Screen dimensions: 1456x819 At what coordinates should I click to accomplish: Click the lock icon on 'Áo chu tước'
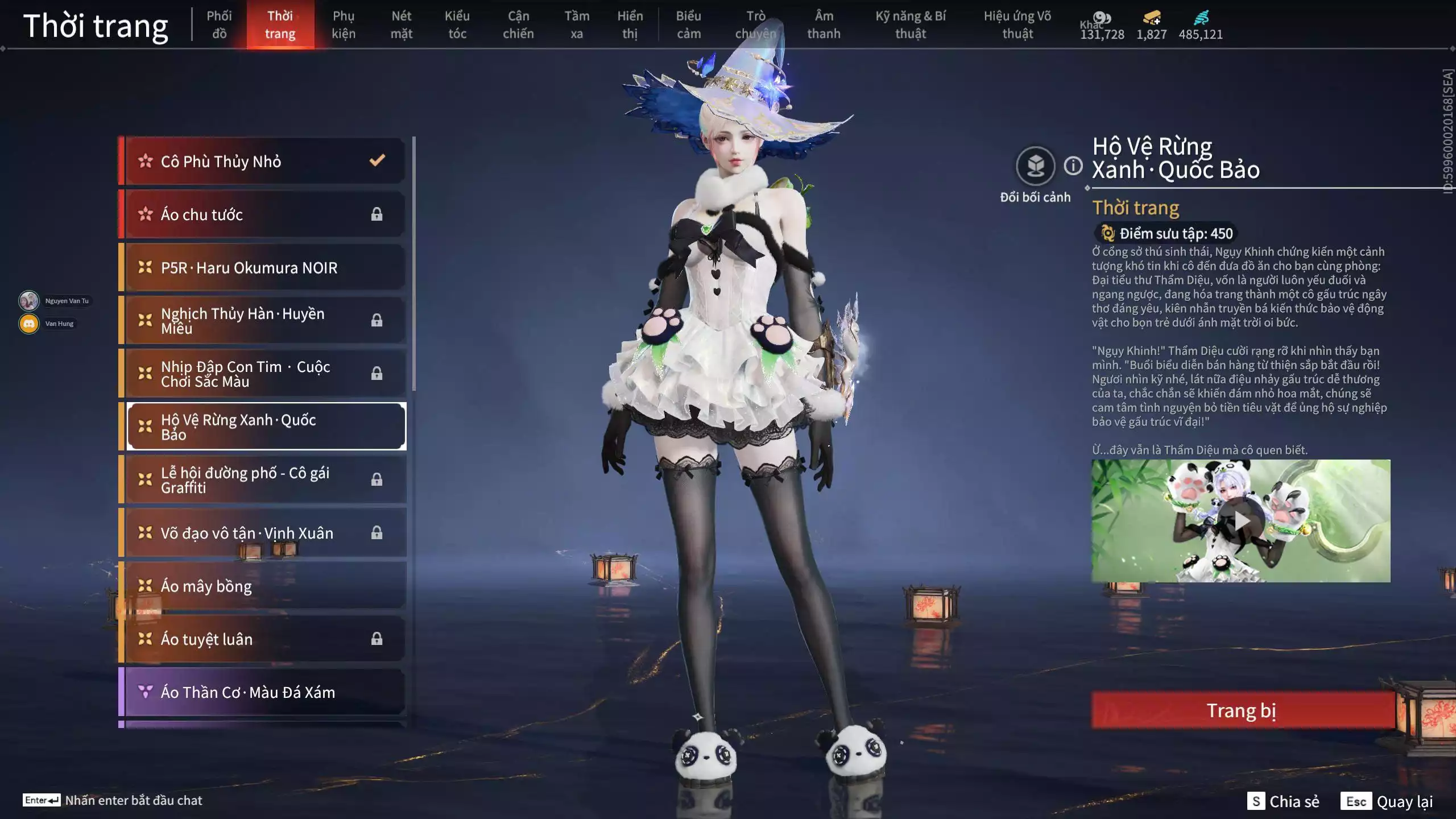tap(377, 214)
